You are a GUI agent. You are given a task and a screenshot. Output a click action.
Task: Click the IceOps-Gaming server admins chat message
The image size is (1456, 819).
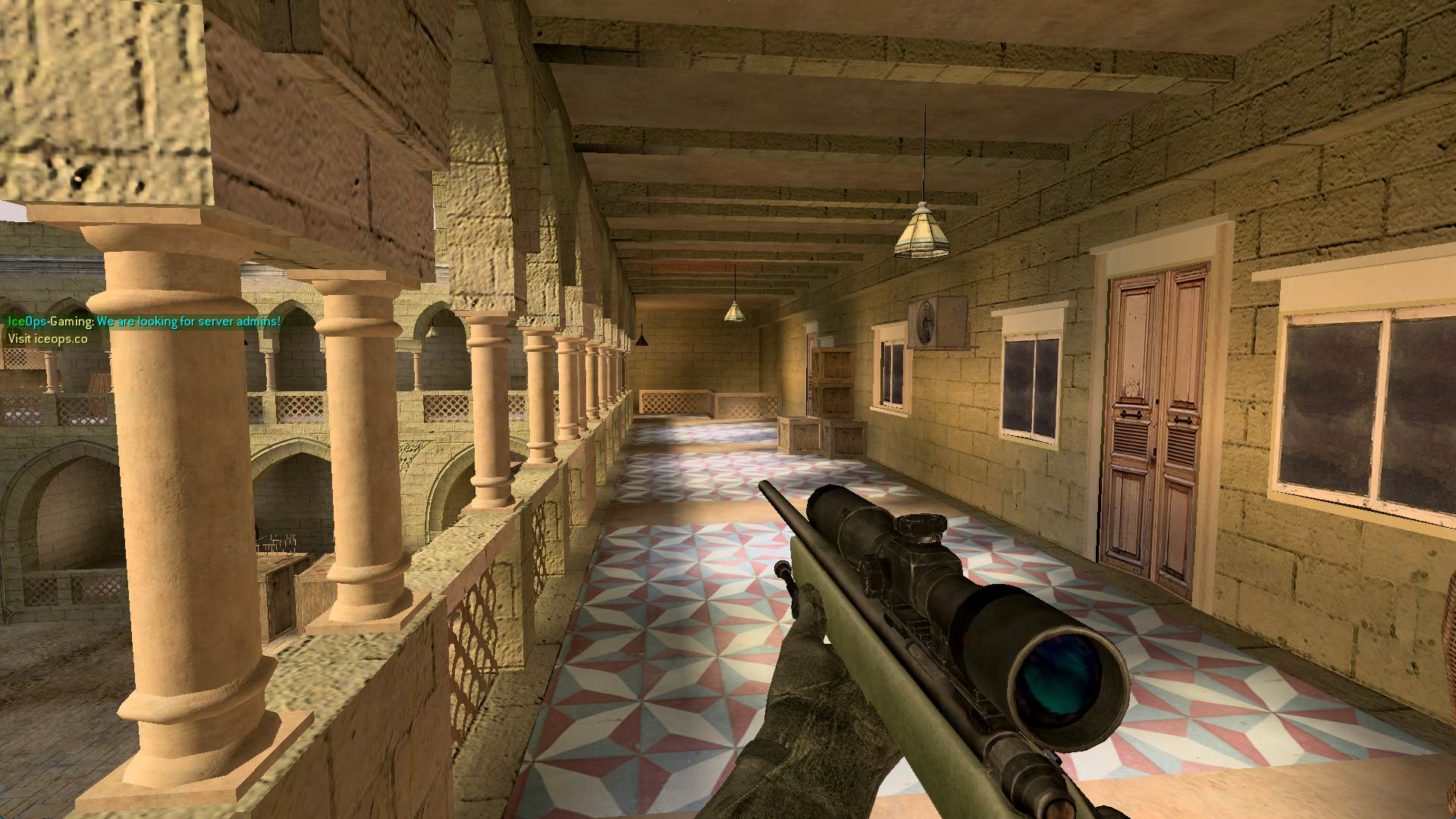144,322
